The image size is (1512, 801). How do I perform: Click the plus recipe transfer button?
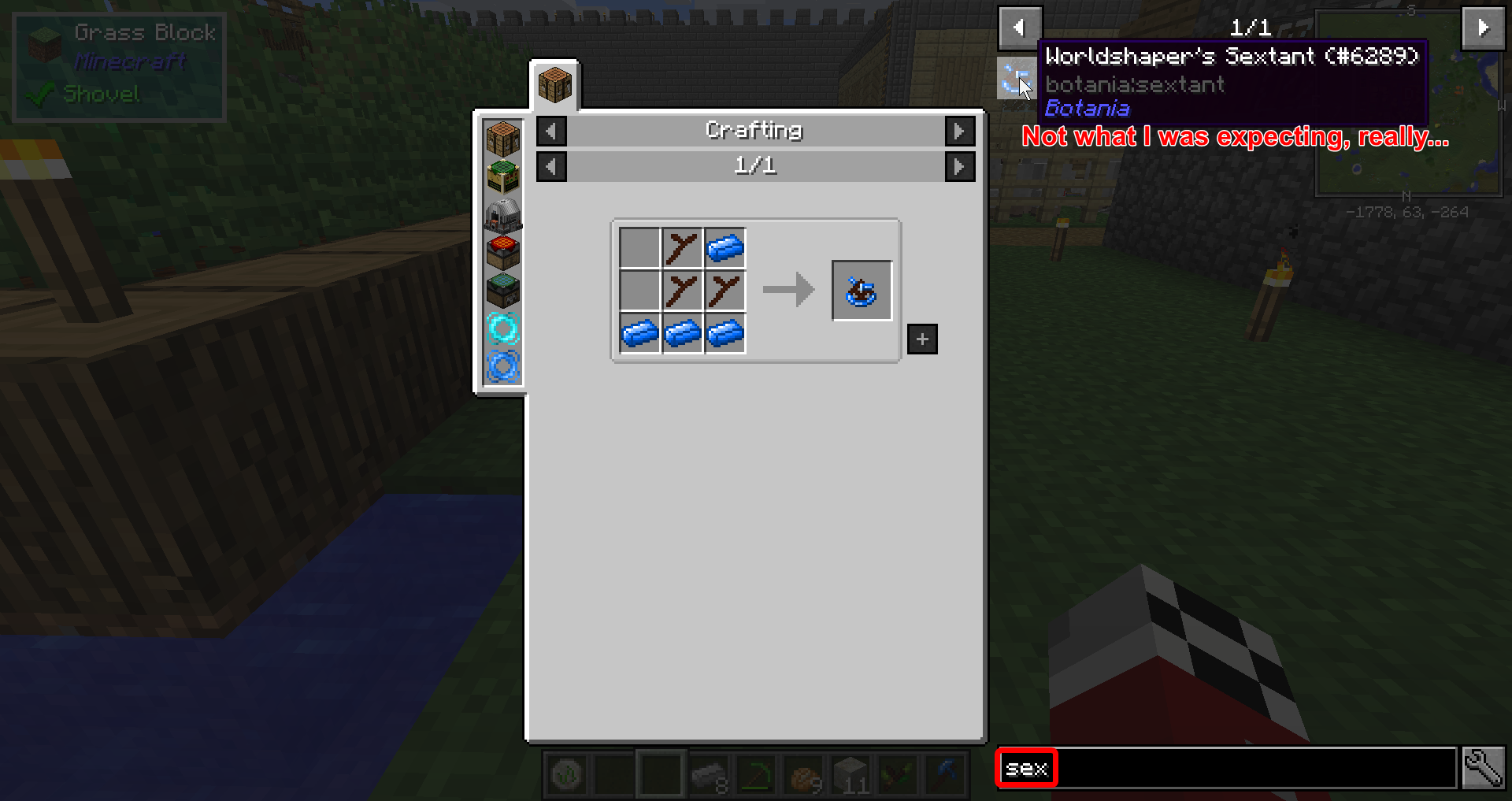click(x=922, y=339)
